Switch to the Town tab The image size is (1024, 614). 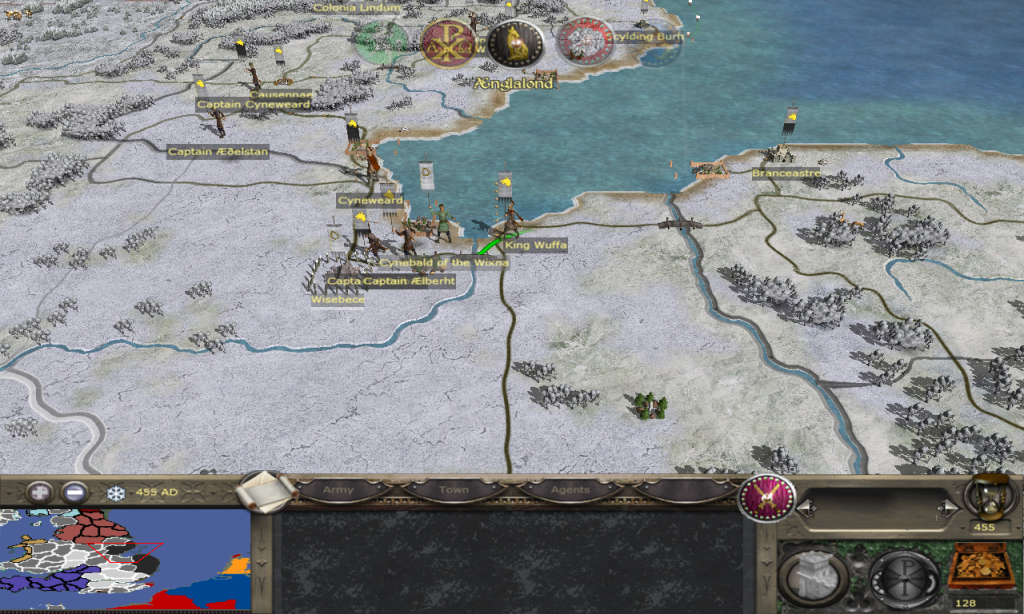[453, 490]
